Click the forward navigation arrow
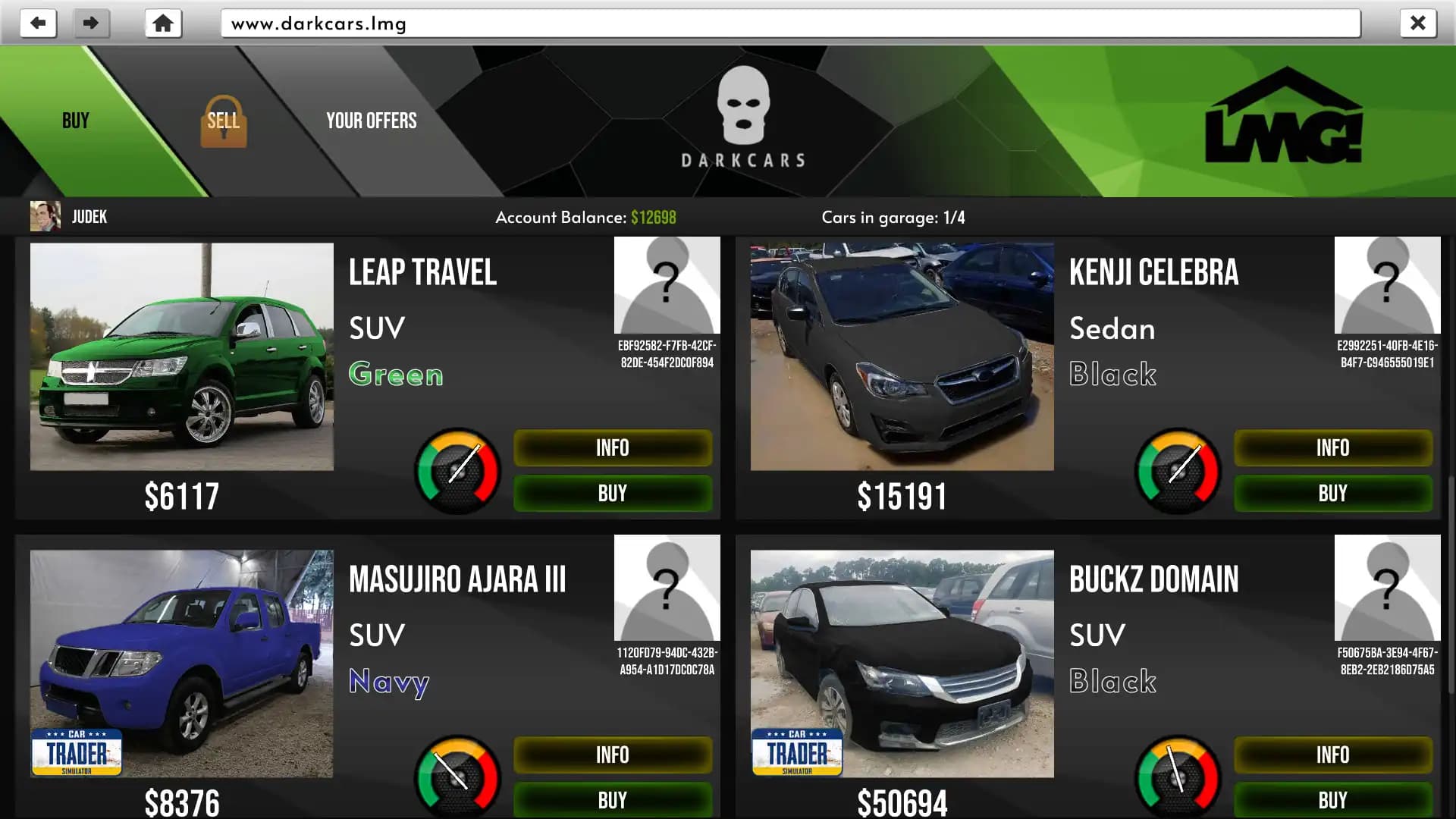 click(x=90, y=23)
